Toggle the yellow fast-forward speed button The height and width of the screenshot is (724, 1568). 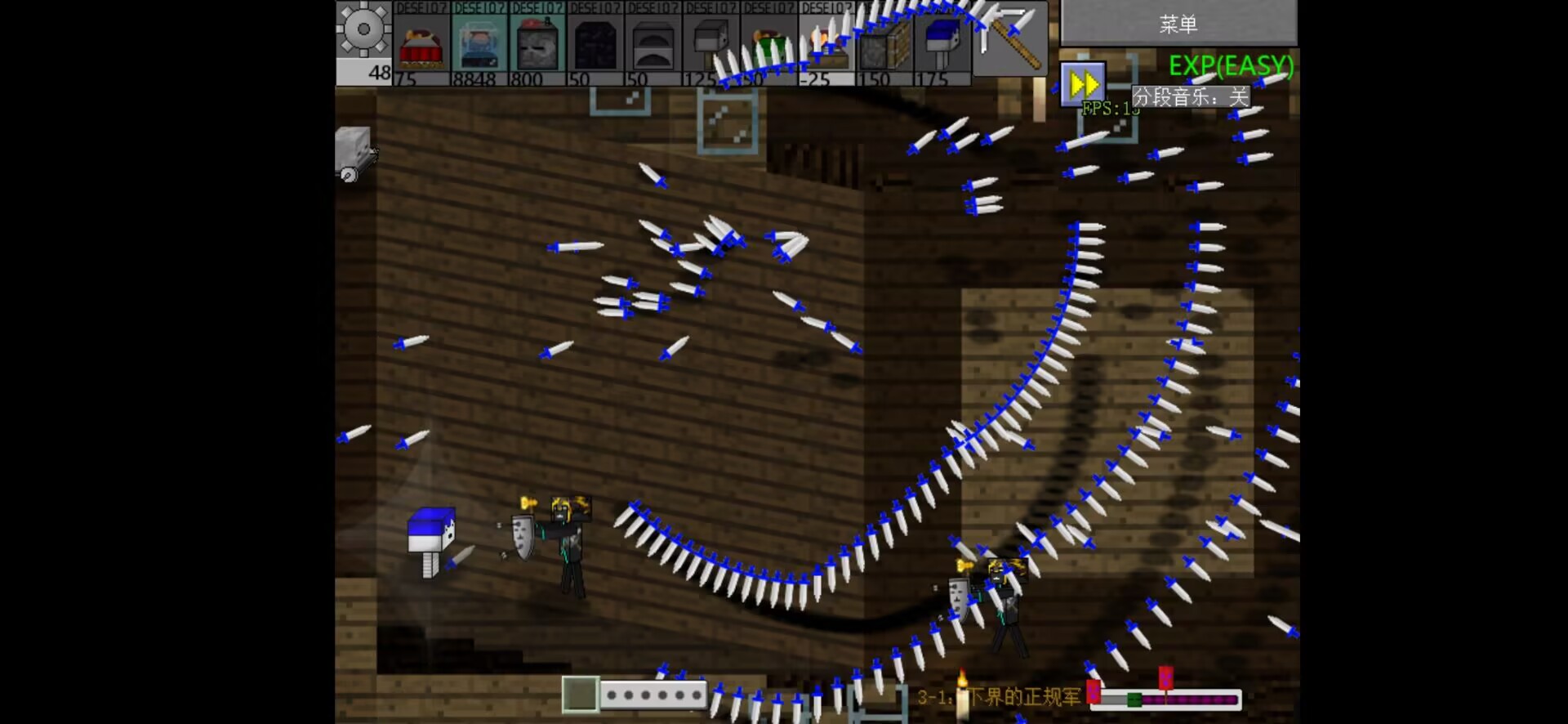point(1083,83)
